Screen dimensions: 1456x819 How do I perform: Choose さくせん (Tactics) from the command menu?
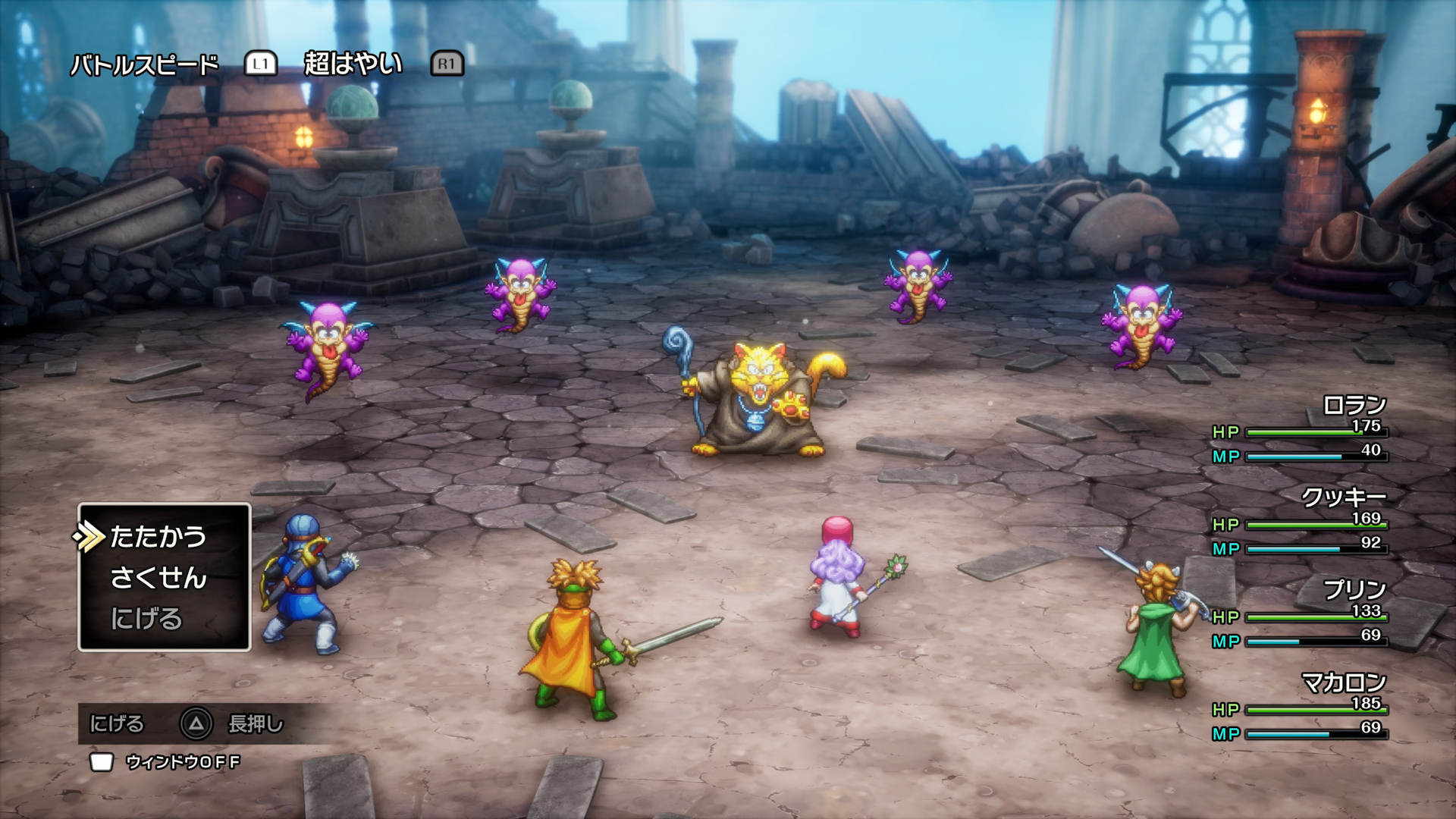pos(158,578)
